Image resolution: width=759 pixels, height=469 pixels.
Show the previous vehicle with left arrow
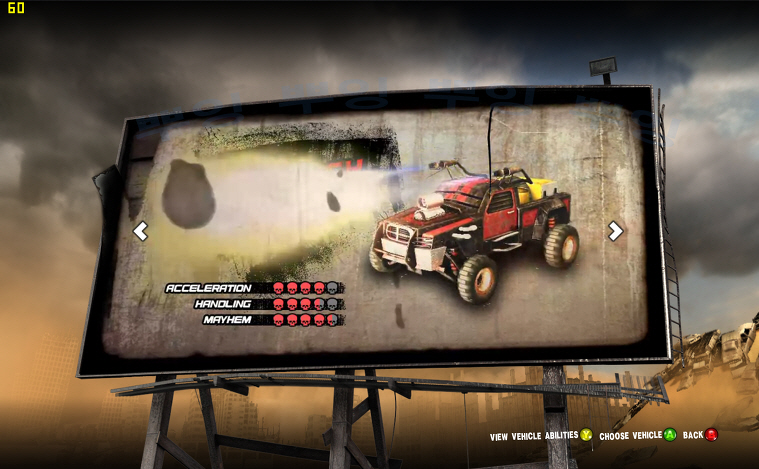141,231
